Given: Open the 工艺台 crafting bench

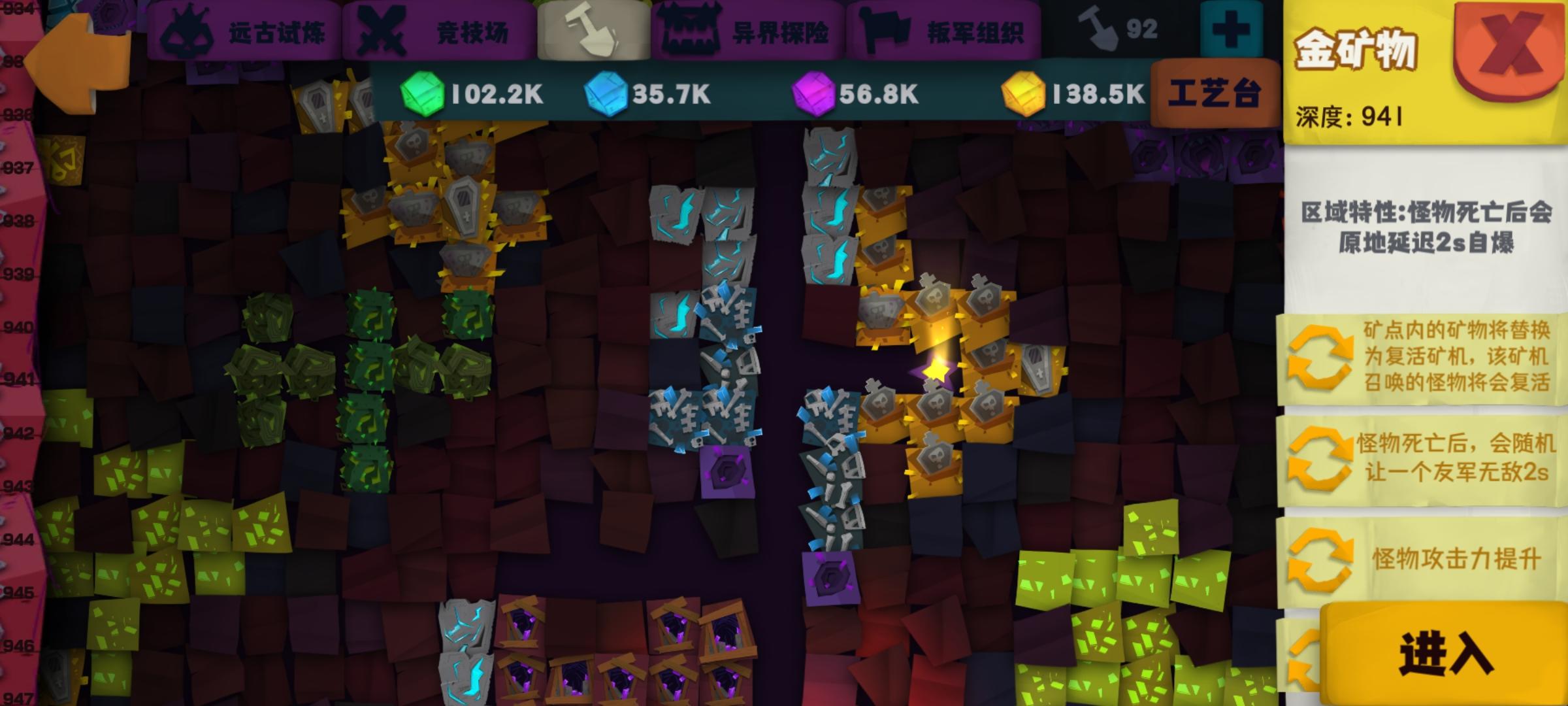Looking at the screenshot, I should [1215, 93].
